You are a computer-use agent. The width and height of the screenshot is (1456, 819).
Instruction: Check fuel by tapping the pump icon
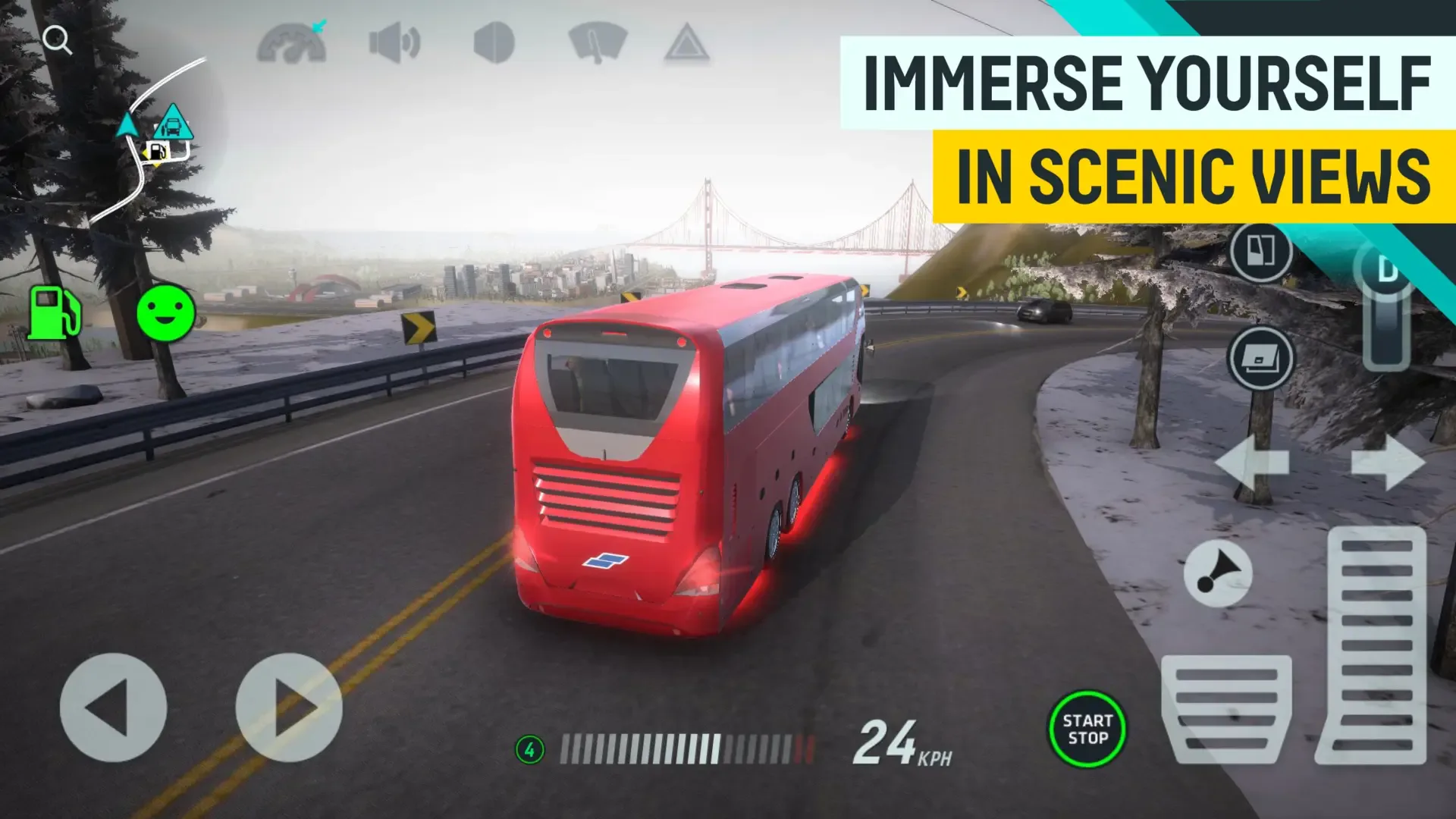[53, 311]
